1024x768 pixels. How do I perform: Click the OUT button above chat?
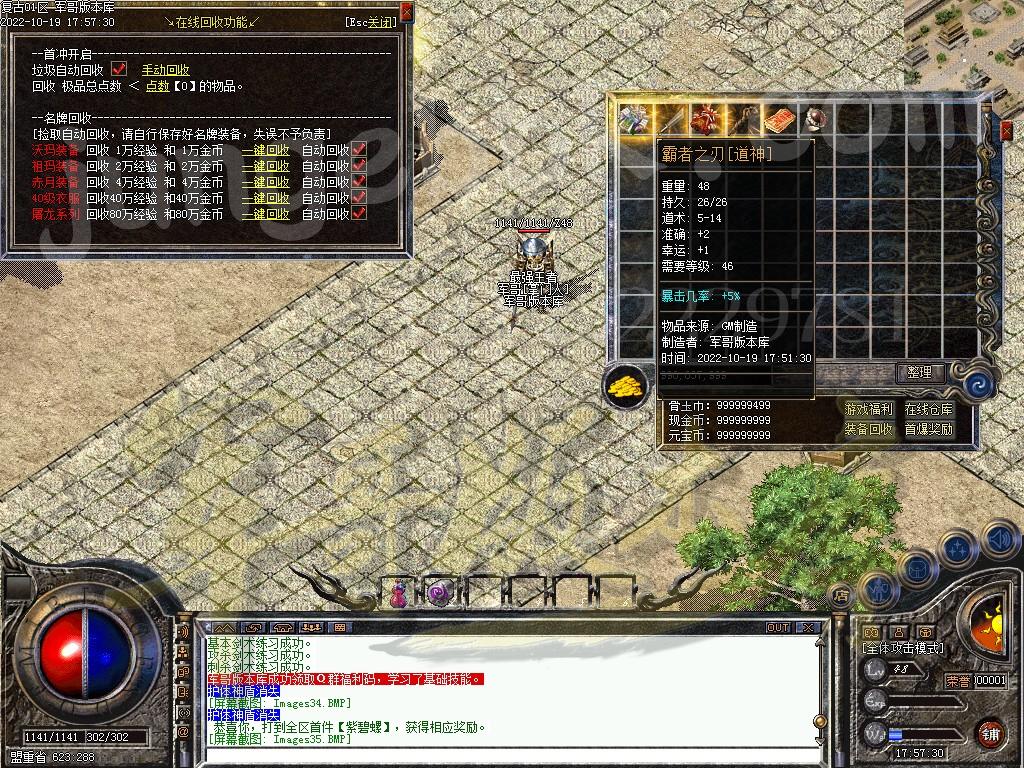click(778, 628)
